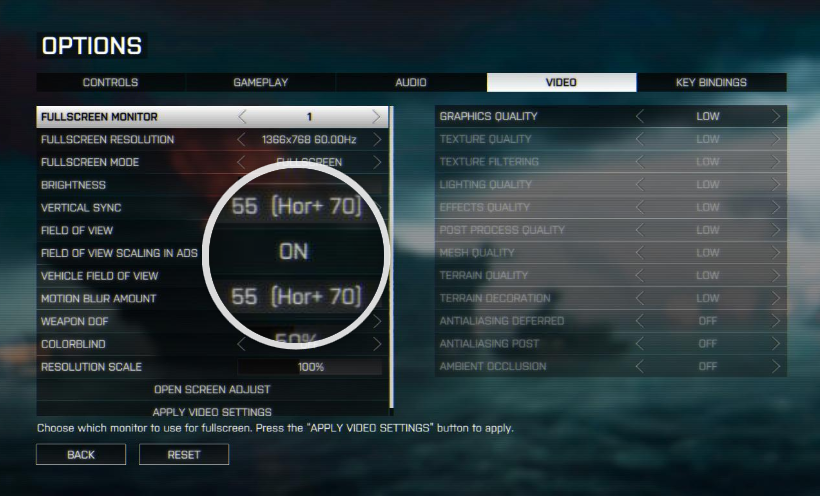Adjust the Resolution Scale slider
This screenshot has width=820, height=496.
310,367
